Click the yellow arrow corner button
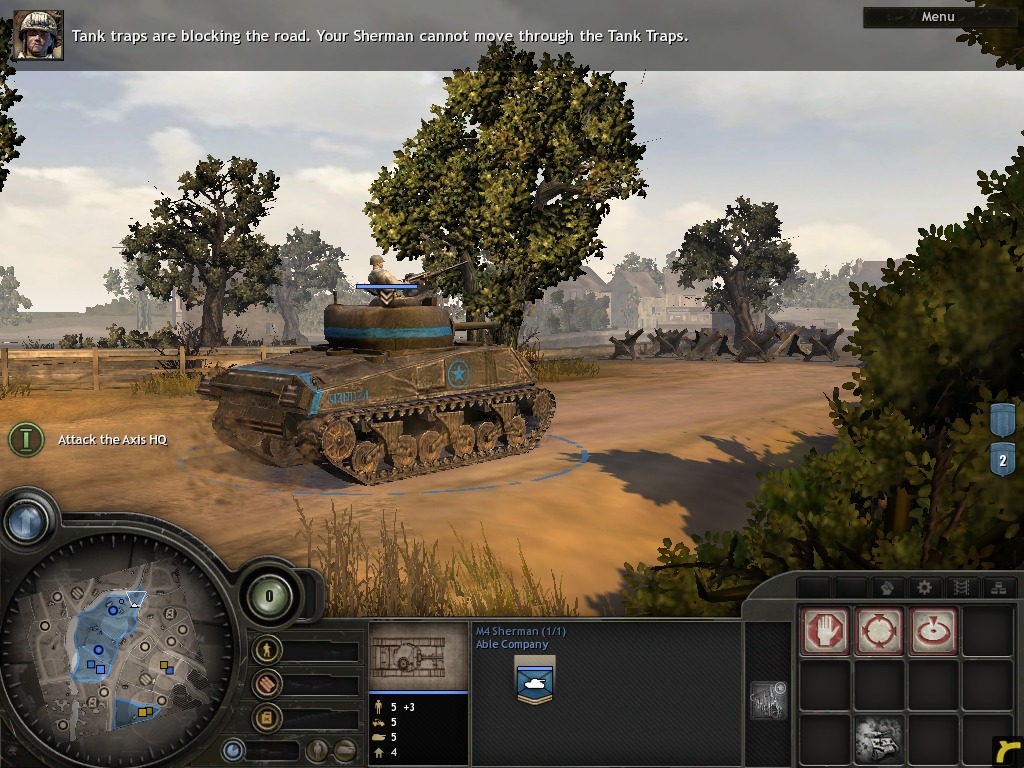Screen dimensions: 1024x768 pyautogui.click(x=1007, y=751)
